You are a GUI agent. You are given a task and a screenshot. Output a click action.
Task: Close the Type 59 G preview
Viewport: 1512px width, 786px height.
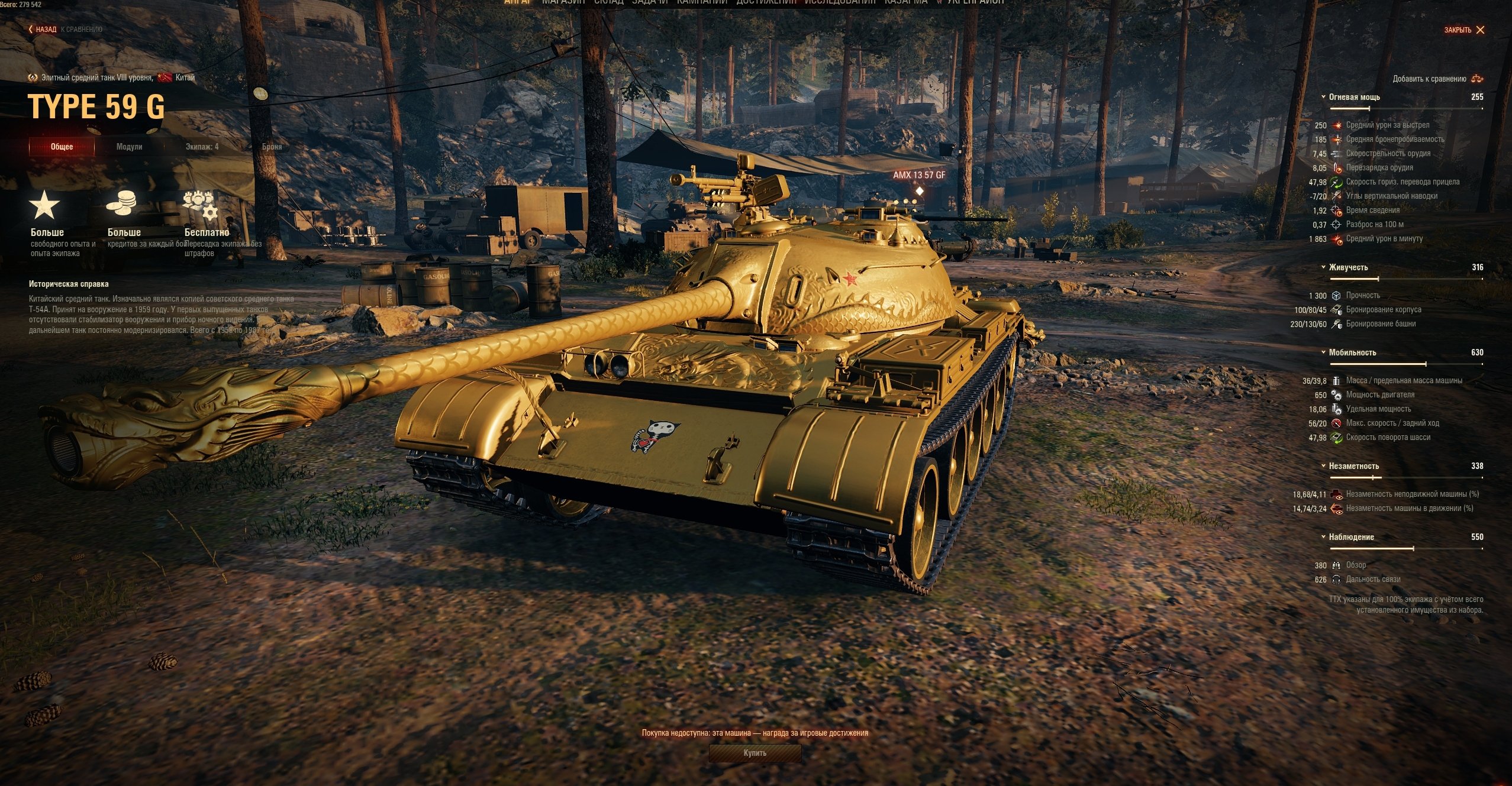1464,30
